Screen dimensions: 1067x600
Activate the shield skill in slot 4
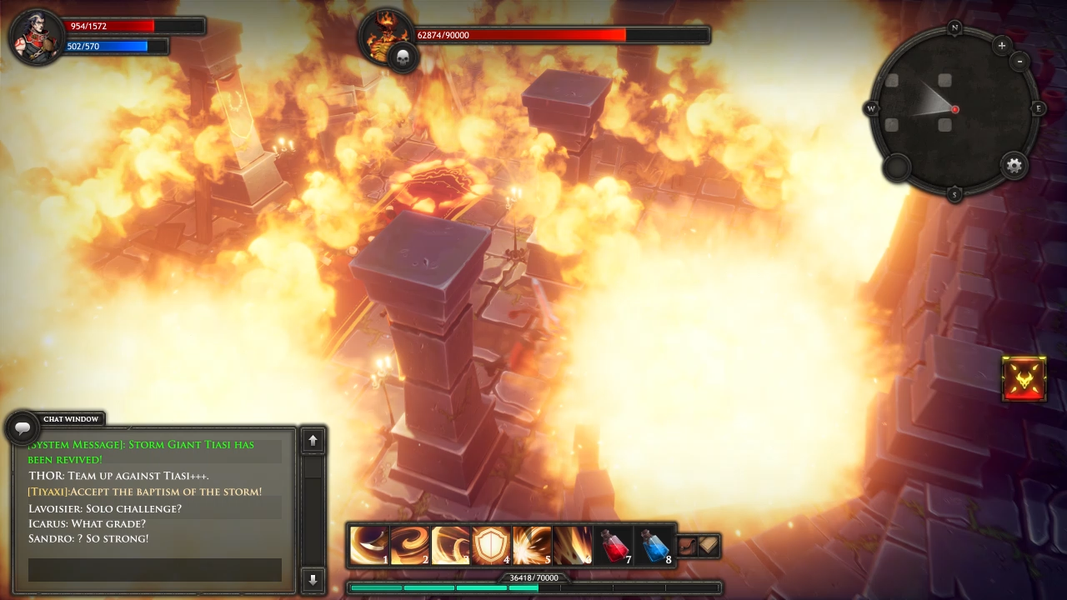point(492,546)
